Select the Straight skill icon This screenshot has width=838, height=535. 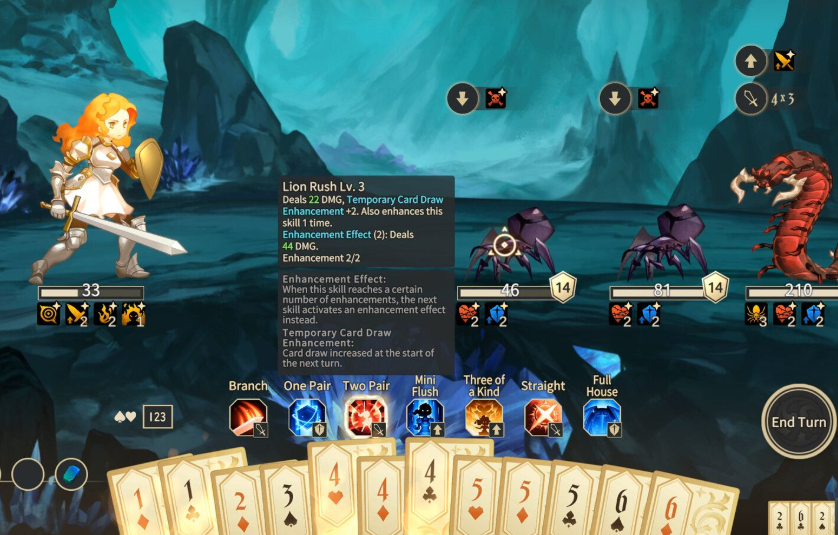[x=543, y=417]
